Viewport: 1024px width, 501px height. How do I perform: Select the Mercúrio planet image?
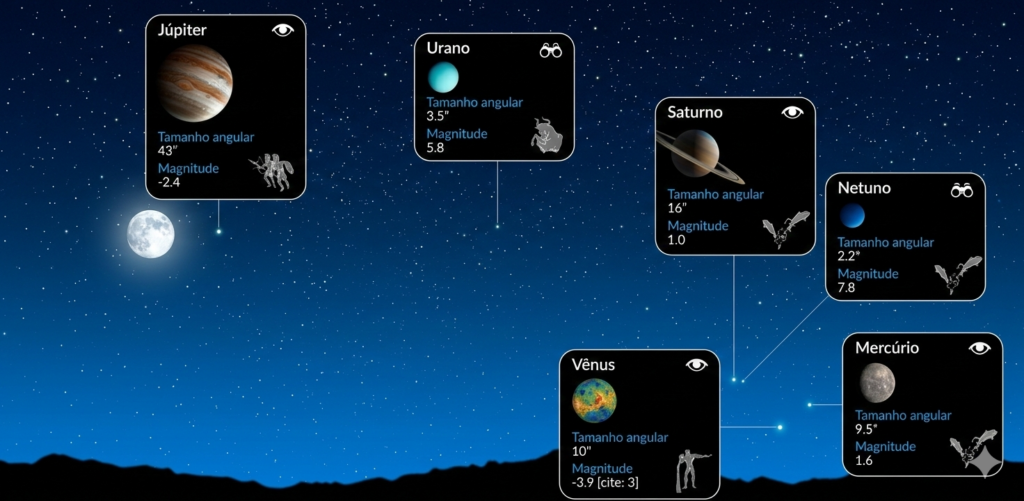click(877, 381)
